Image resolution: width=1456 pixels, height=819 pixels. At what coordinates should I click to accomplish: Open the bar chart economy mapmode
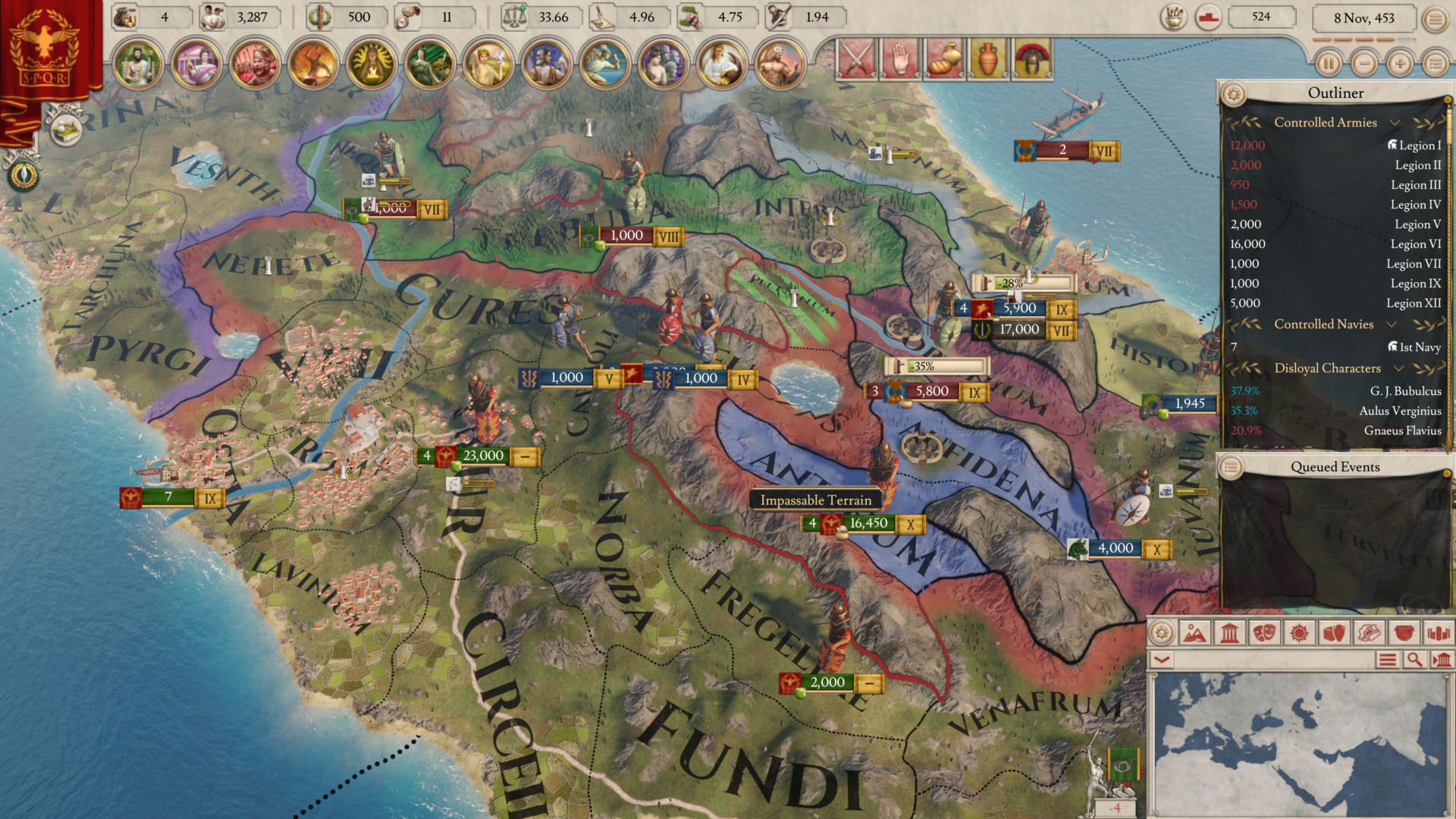tap(1439, 634)
